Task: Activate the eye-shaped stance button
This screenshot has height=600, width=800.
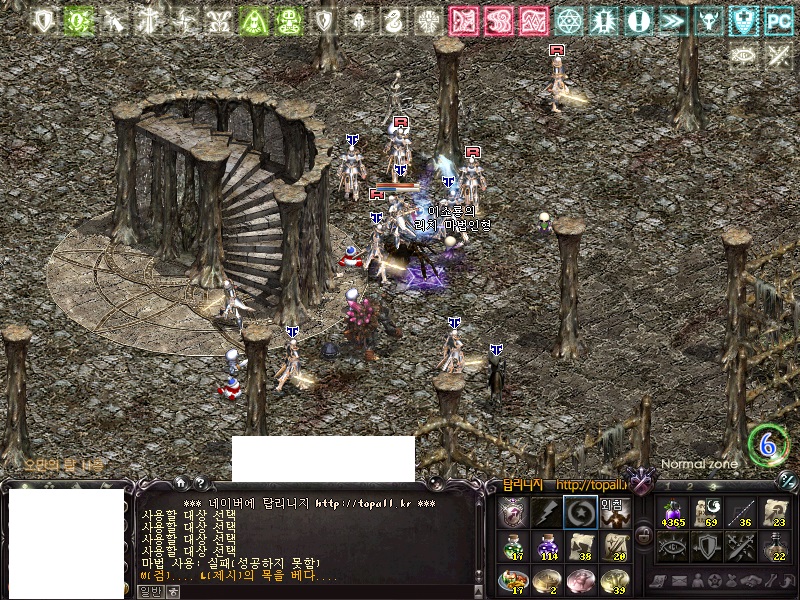Action: (x=673, y=546)
